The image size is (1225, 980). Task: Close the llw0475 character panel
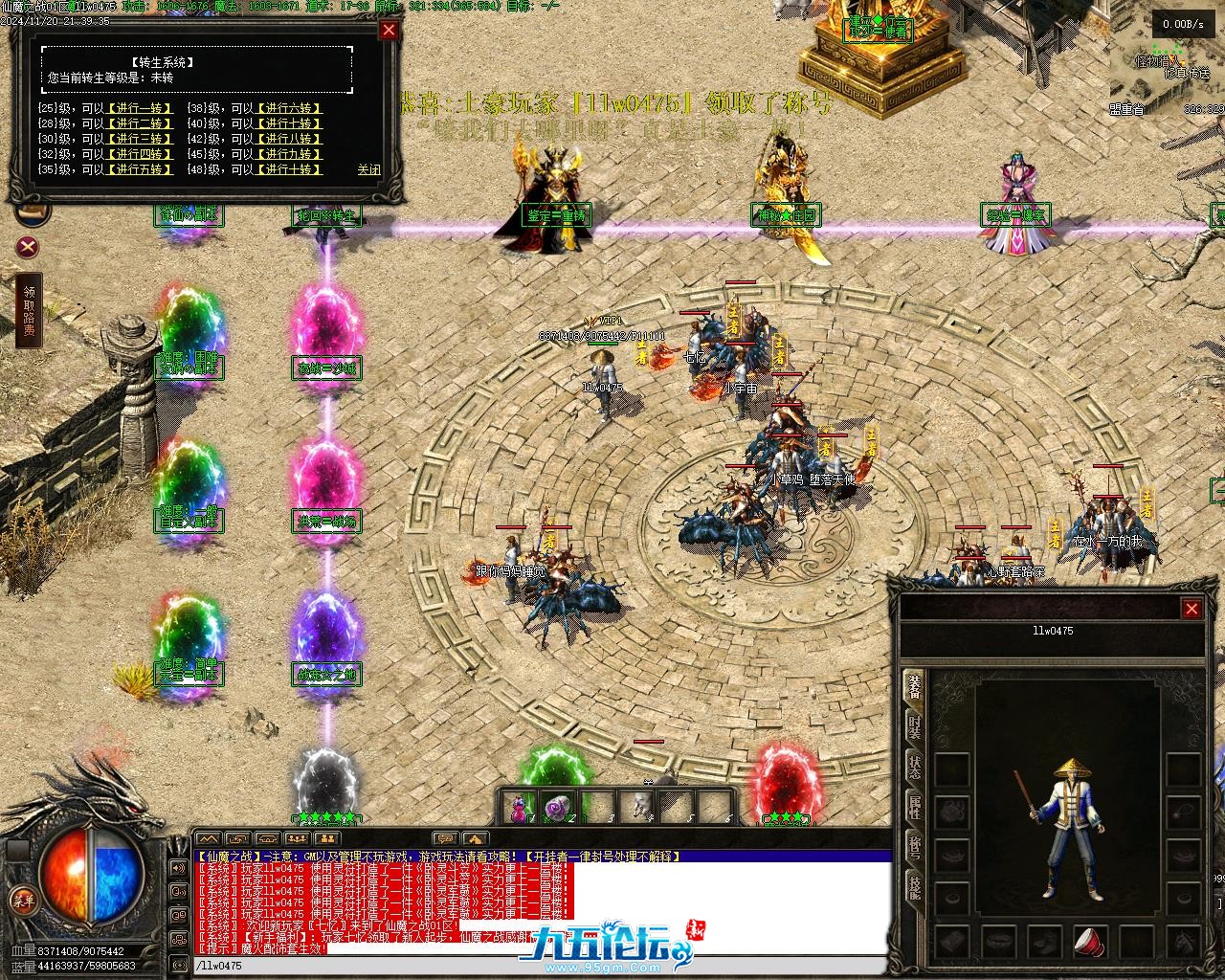click(1192, 609)
